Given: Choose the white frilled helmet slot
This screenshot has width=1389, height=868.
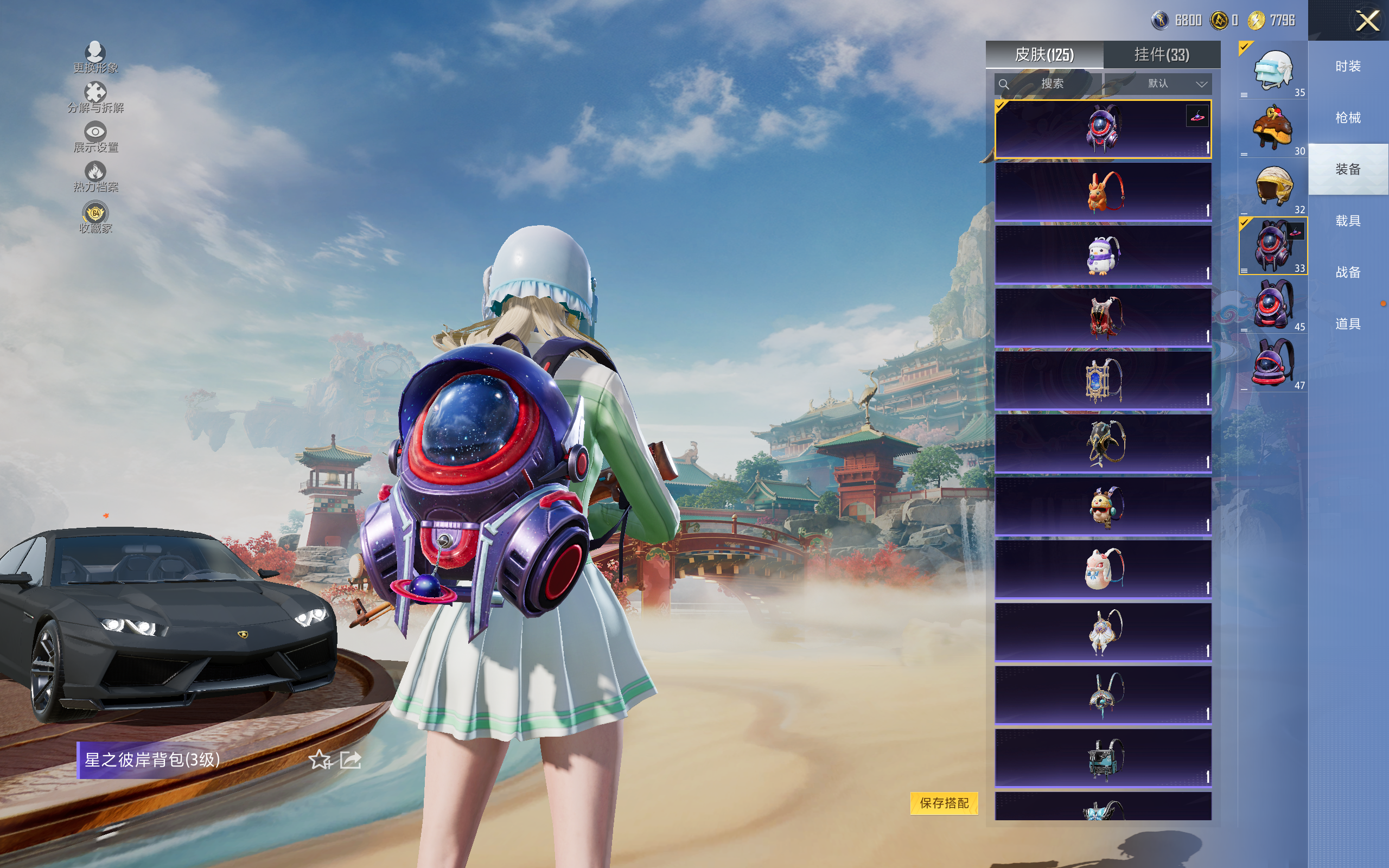Looking at the screenshot, I should tap(1273, 71).
